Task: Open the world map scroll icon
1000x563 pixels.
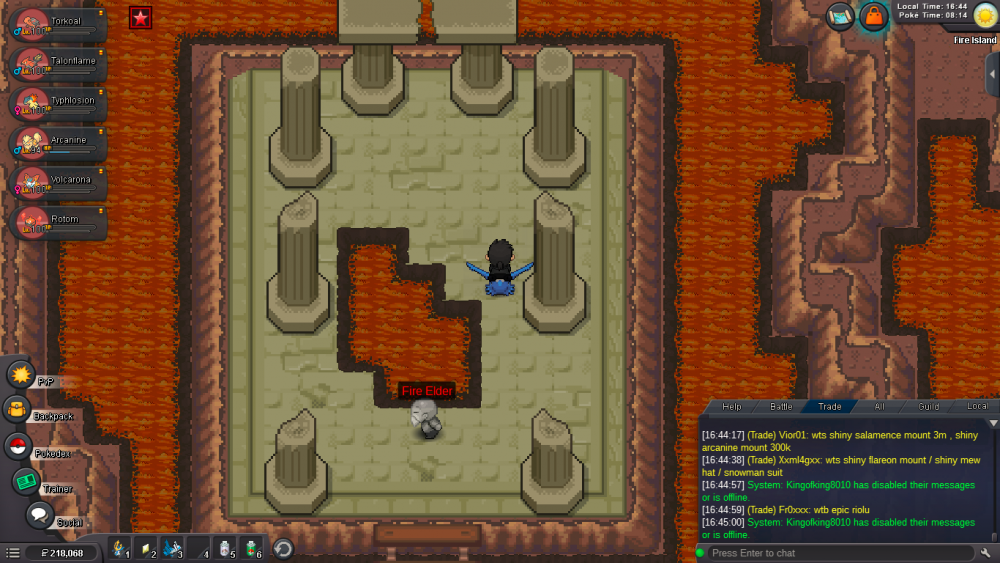Action: coord(841,17)
